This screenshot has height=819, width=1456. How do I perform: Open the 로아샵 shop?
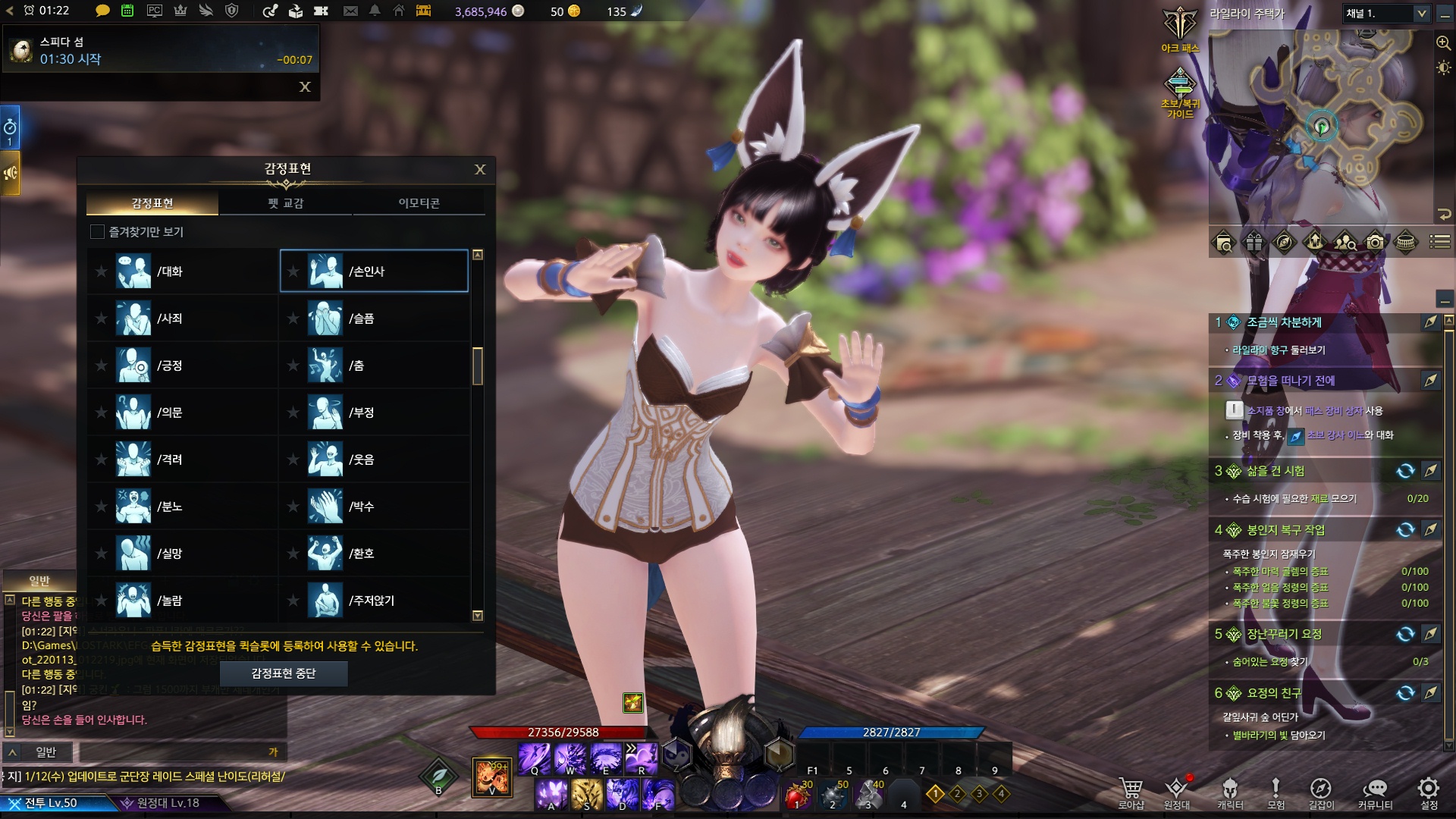click(x=1131, y=792)
